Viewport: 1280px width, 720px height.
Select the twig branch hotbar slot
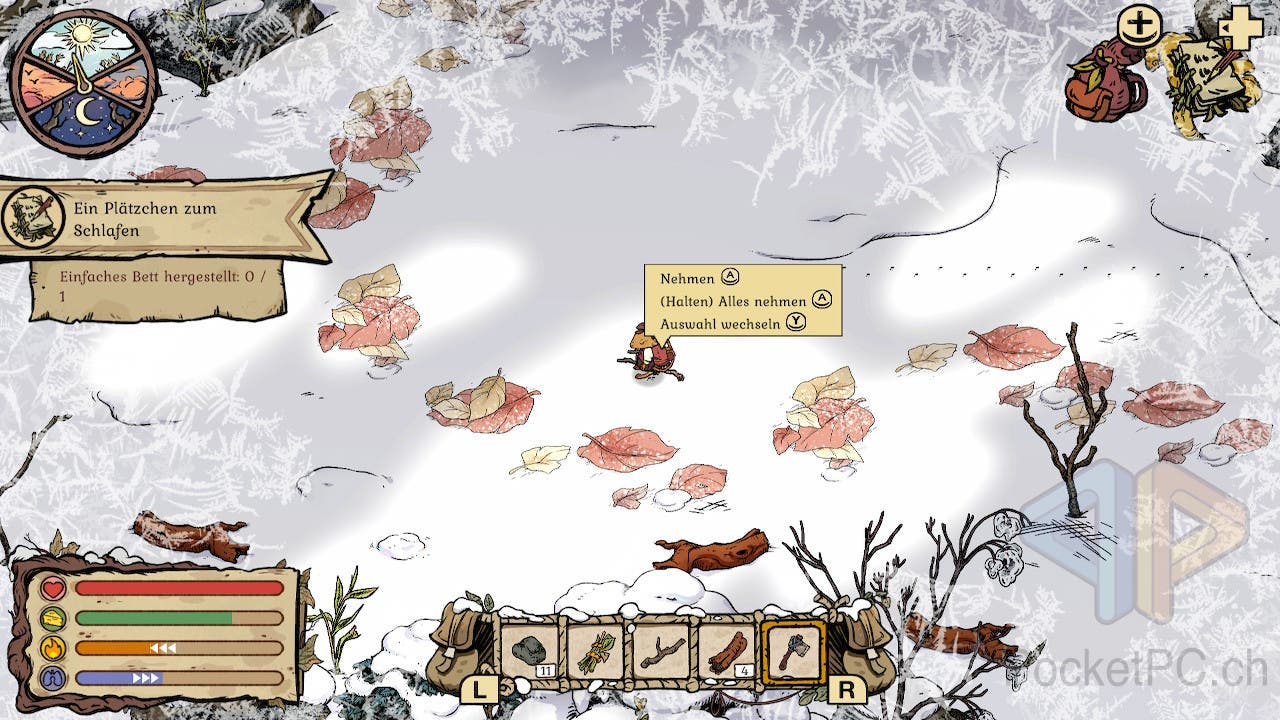(x=662, y=652)
